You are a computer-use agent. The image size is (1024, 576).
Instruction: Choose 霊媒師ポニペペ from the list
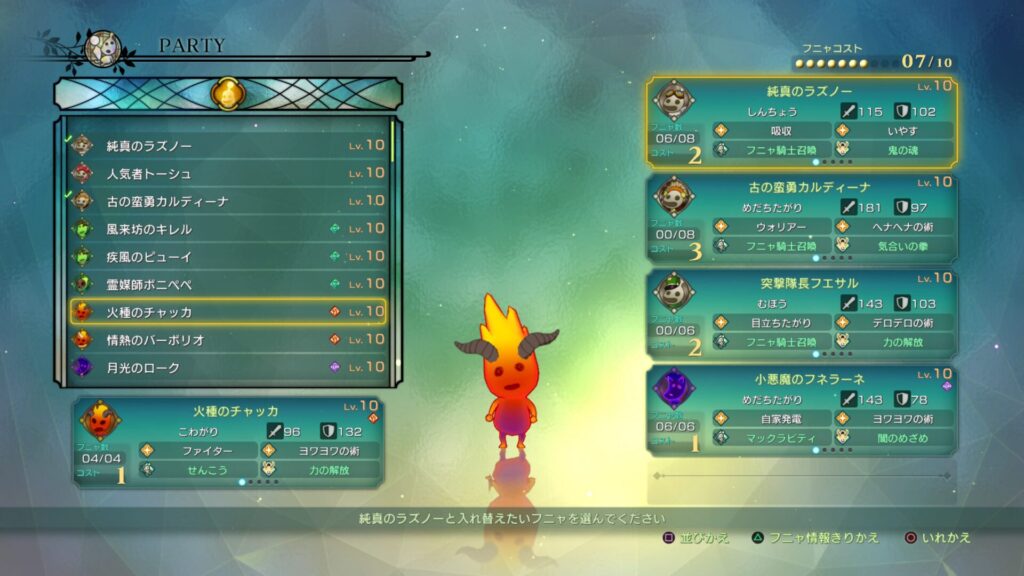228,284
